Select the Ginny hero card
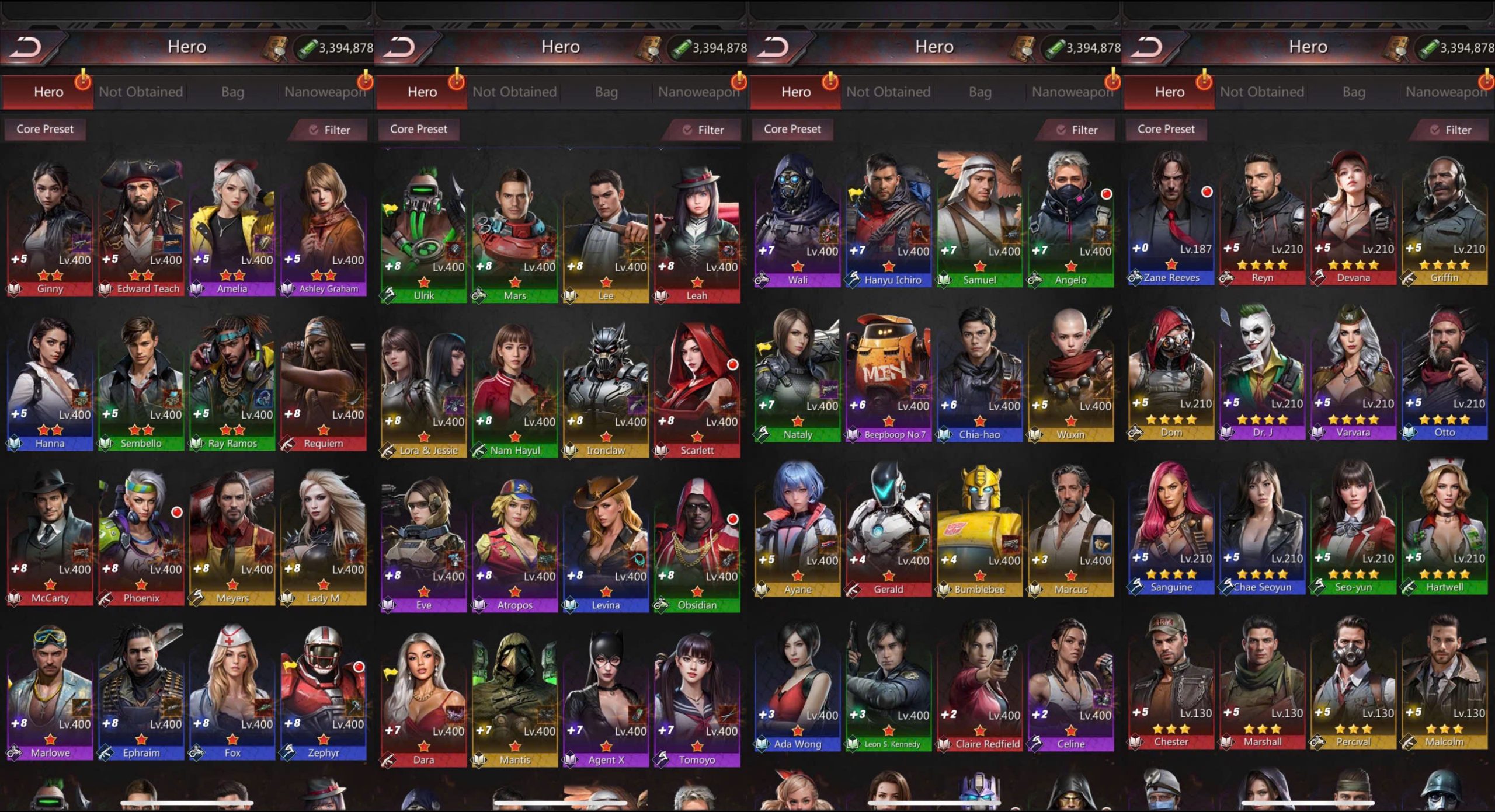This screenshot has height=812, width=1495. click(50, 228)
